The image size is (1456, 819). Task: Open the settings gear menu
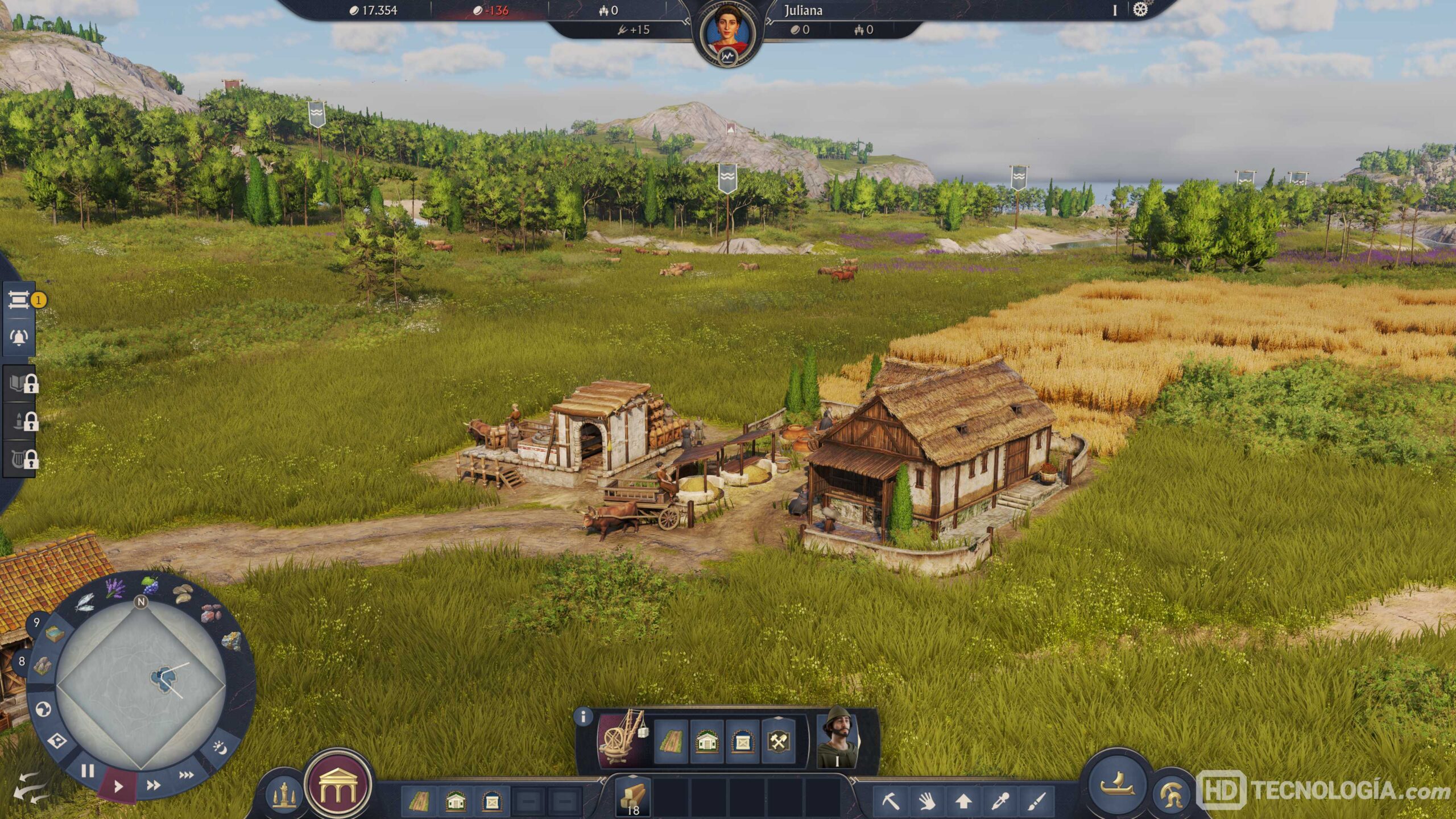pyautogui.click(x=1140, y=10)
